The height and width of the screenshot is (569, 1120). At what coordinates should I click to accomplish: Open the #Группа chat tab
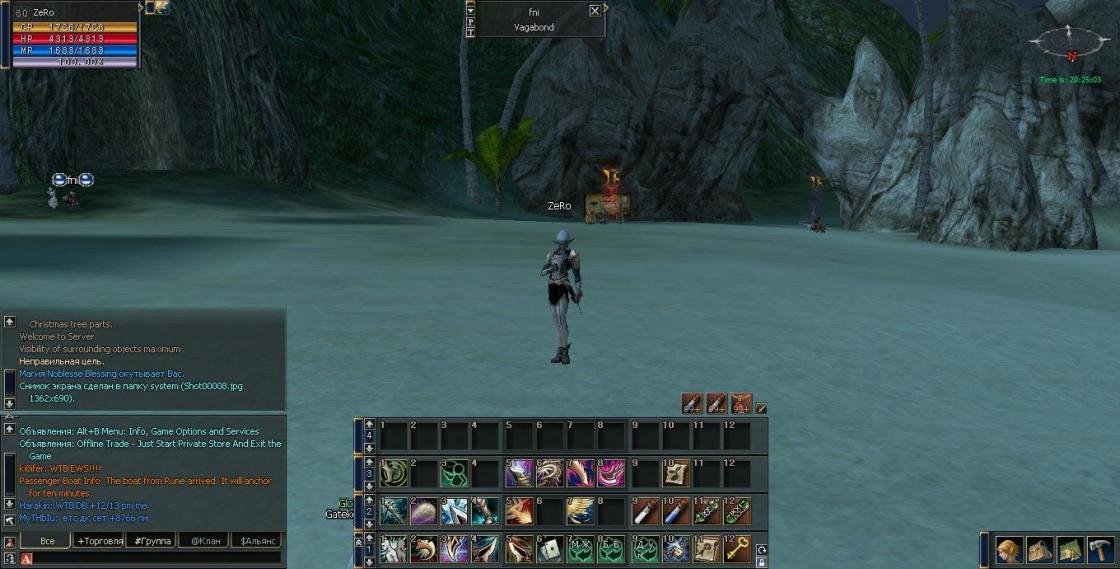(152, 541)
